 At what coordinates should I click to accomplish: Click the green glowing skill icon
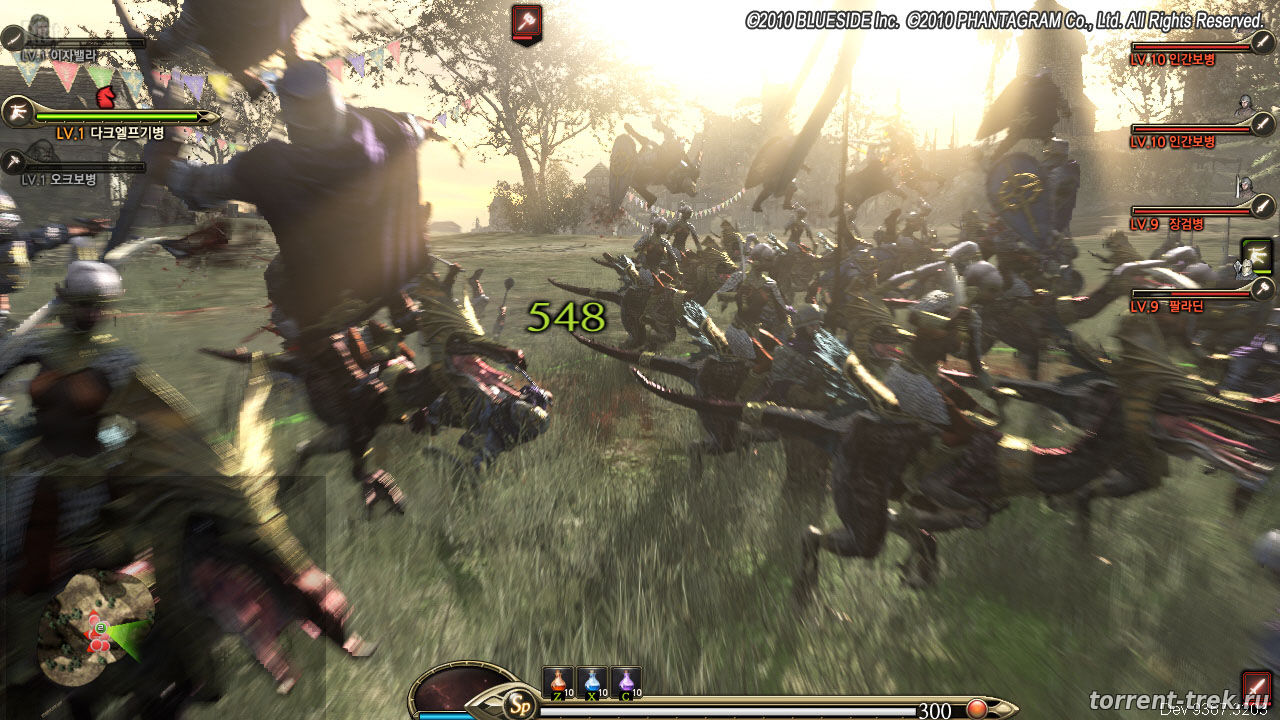click(1256, 256)
